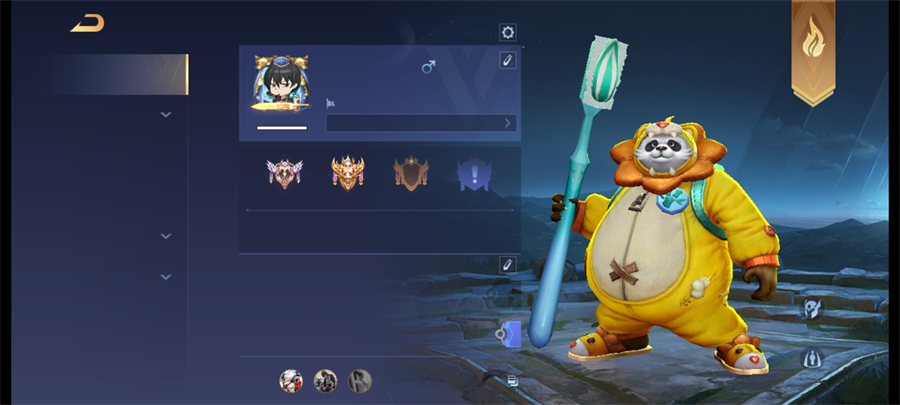
Task: Select the gray hero circular portrait
Action: point(360,380)
